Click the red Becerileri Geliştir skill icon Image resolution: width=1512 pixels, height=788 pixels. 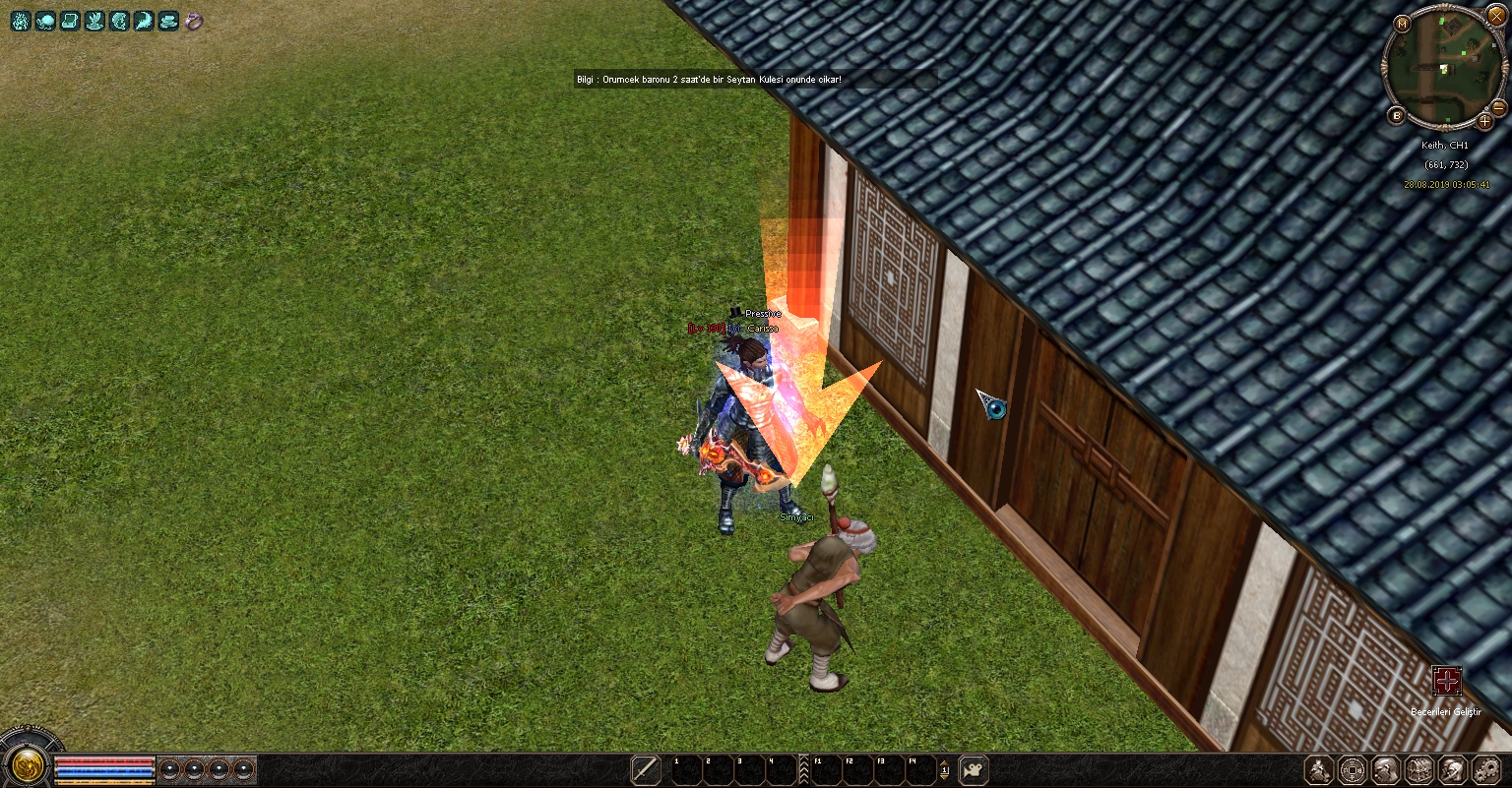coord(1446,681)
